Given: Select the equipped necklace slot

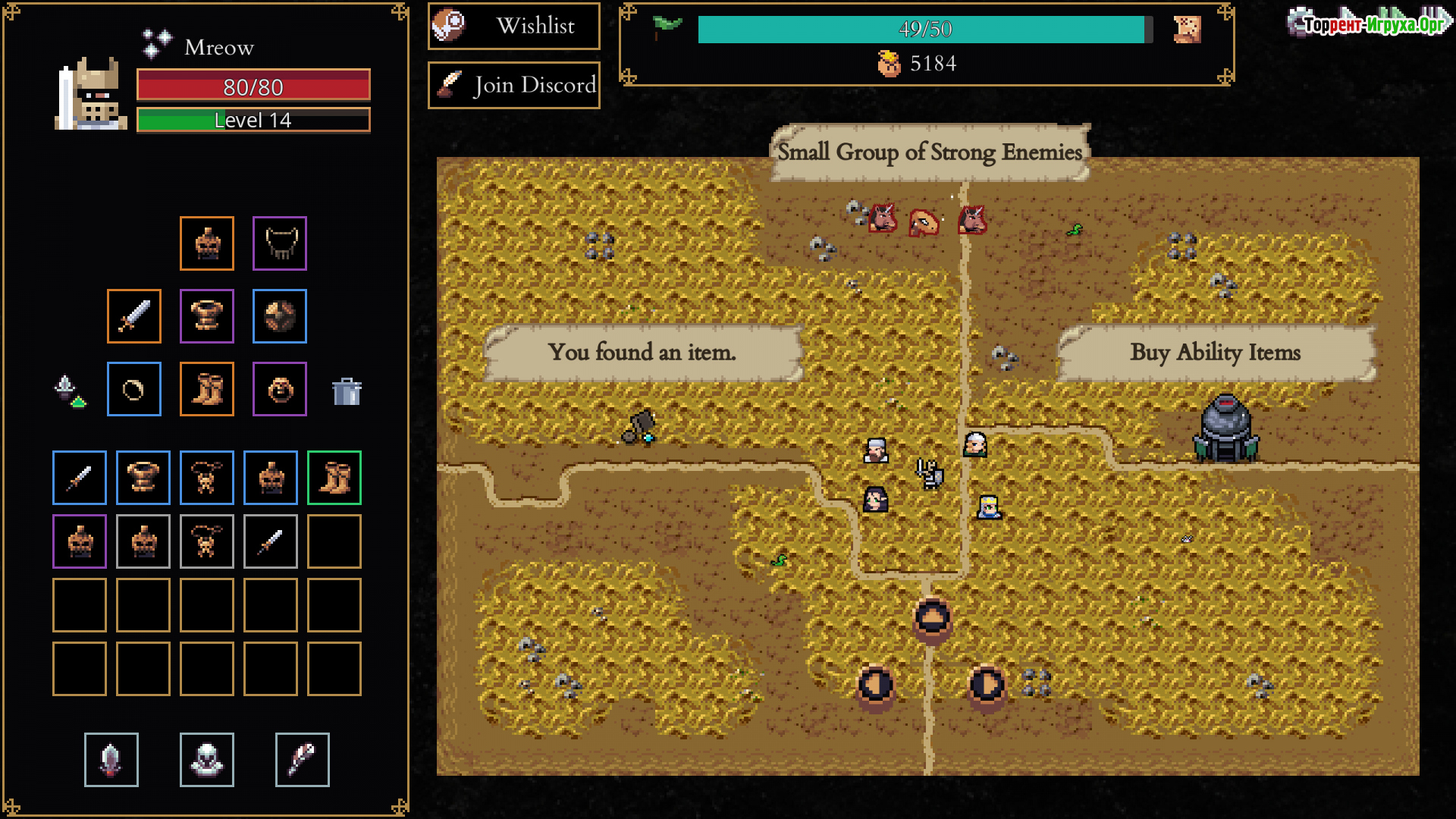Looking at the screenshot, I should coord(280,243).
